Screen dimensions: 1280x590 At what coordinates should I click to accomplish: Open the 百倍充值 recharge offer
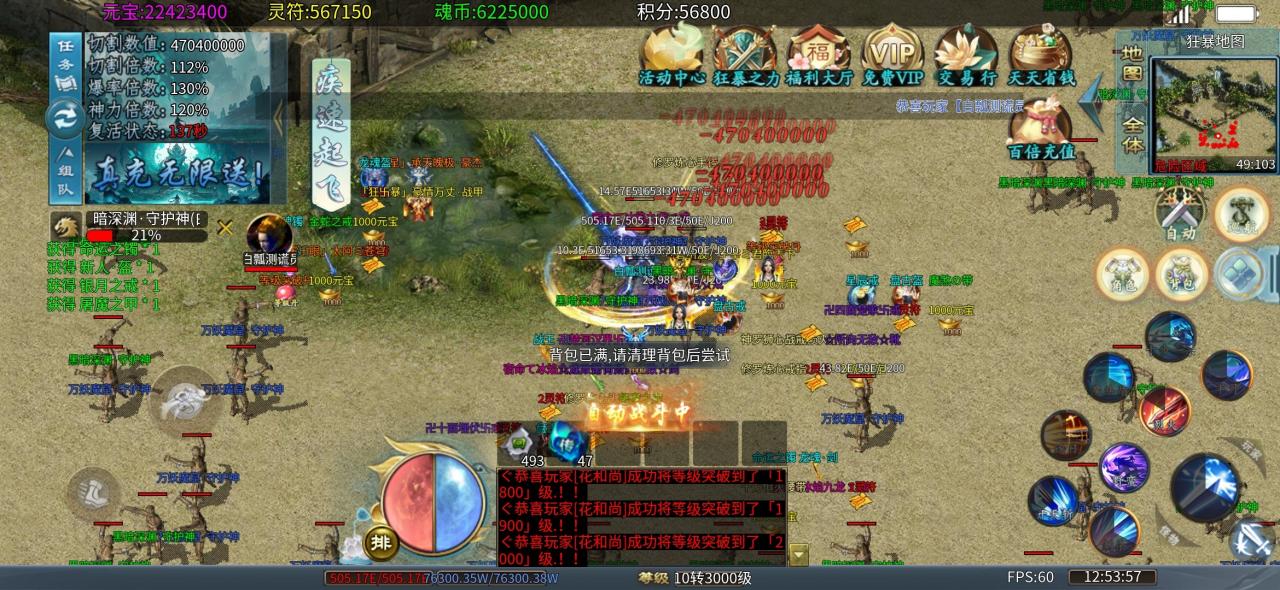pos(1042,130)
